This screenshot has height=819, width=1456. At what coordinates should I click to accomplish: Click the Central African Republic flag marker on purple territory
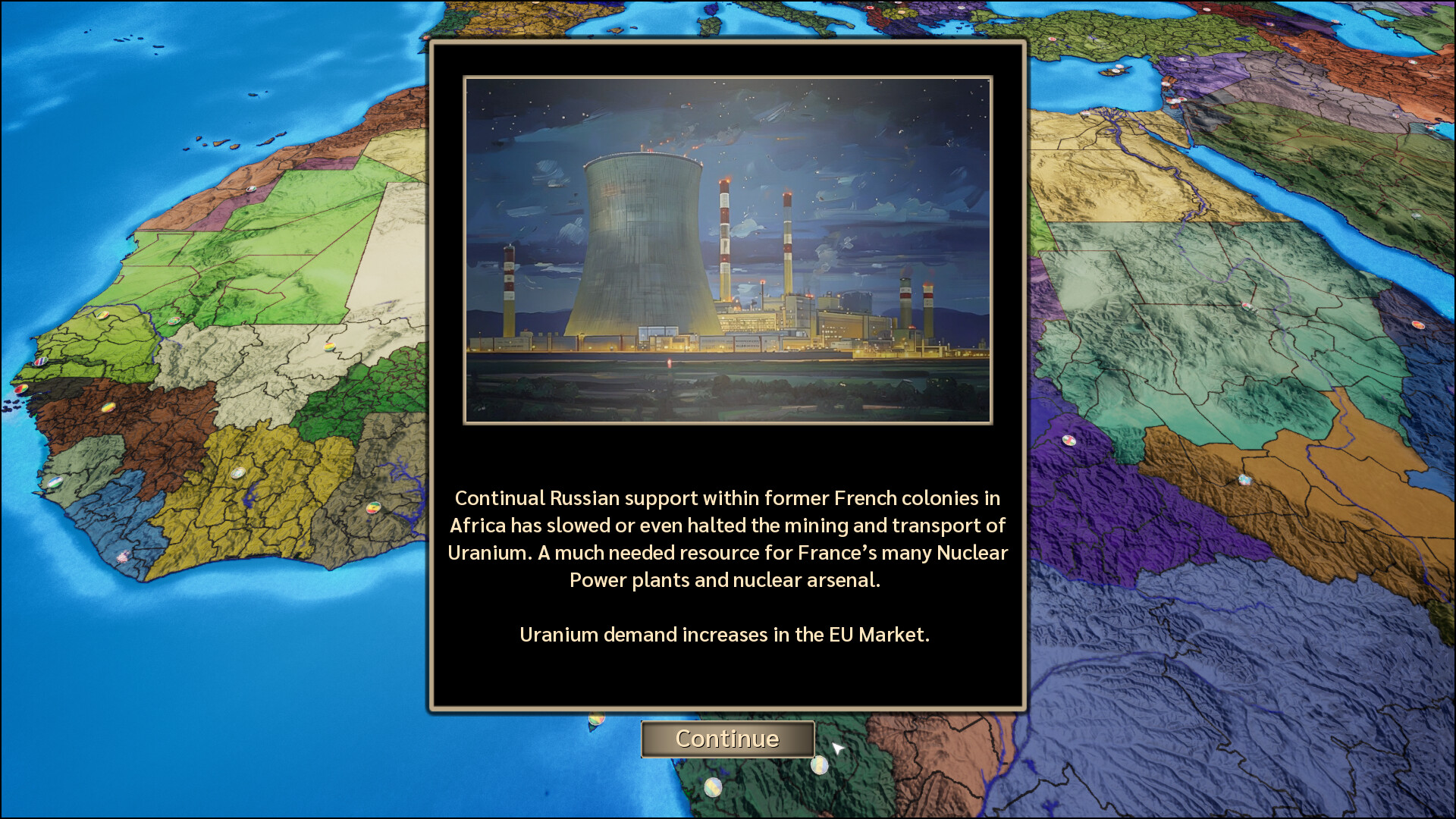tap(1069, 441)
